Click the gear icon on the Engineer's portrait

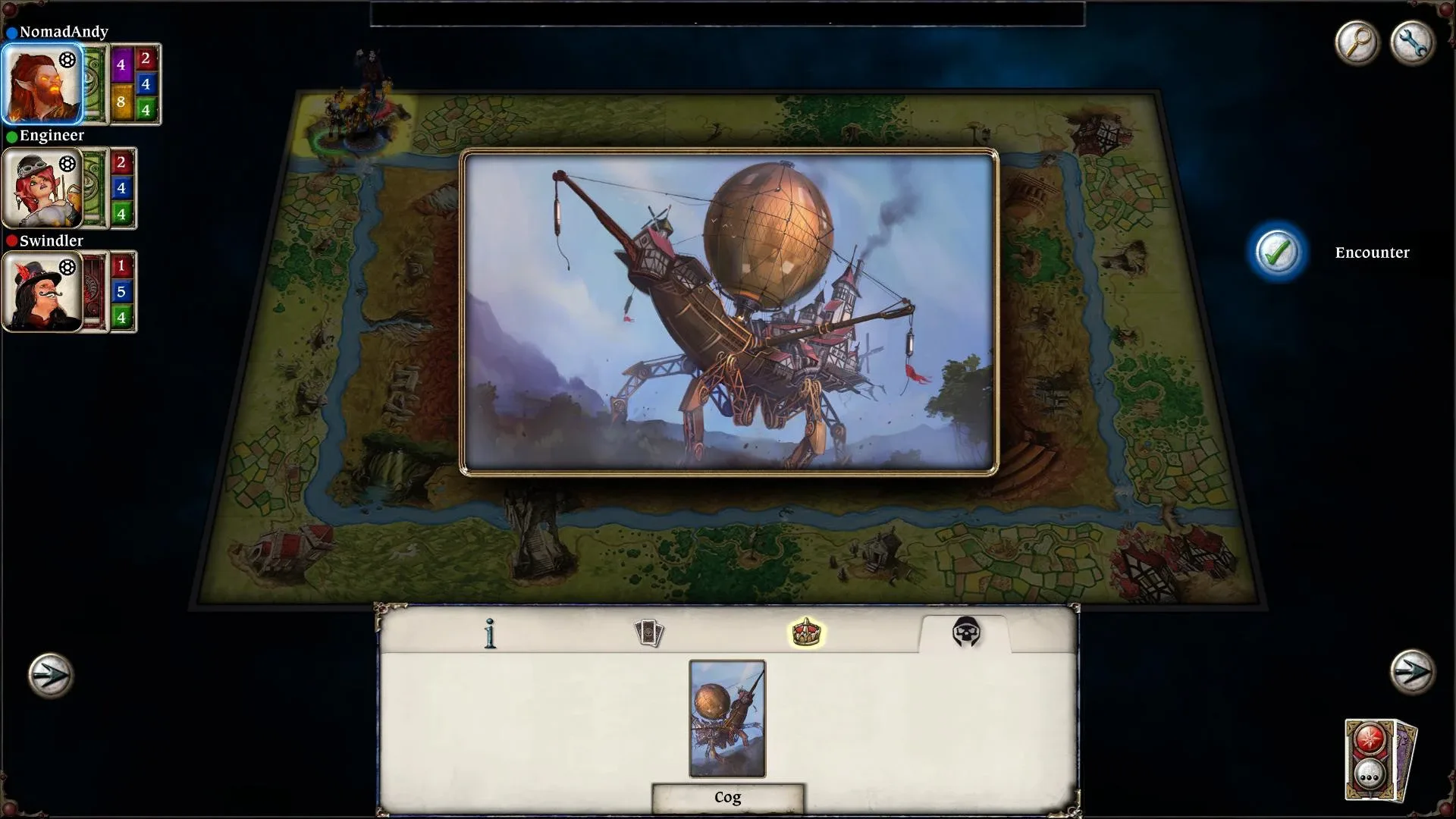pos(69,162)
